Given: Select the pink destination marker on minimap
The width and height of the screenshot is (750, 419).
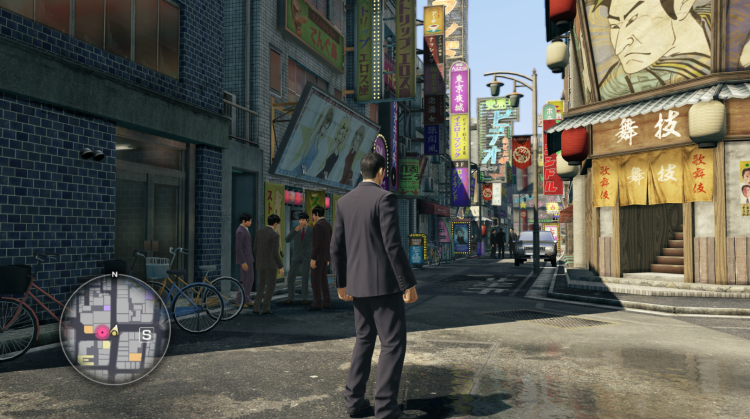Looking at the screenshot, I should [102, 331].
